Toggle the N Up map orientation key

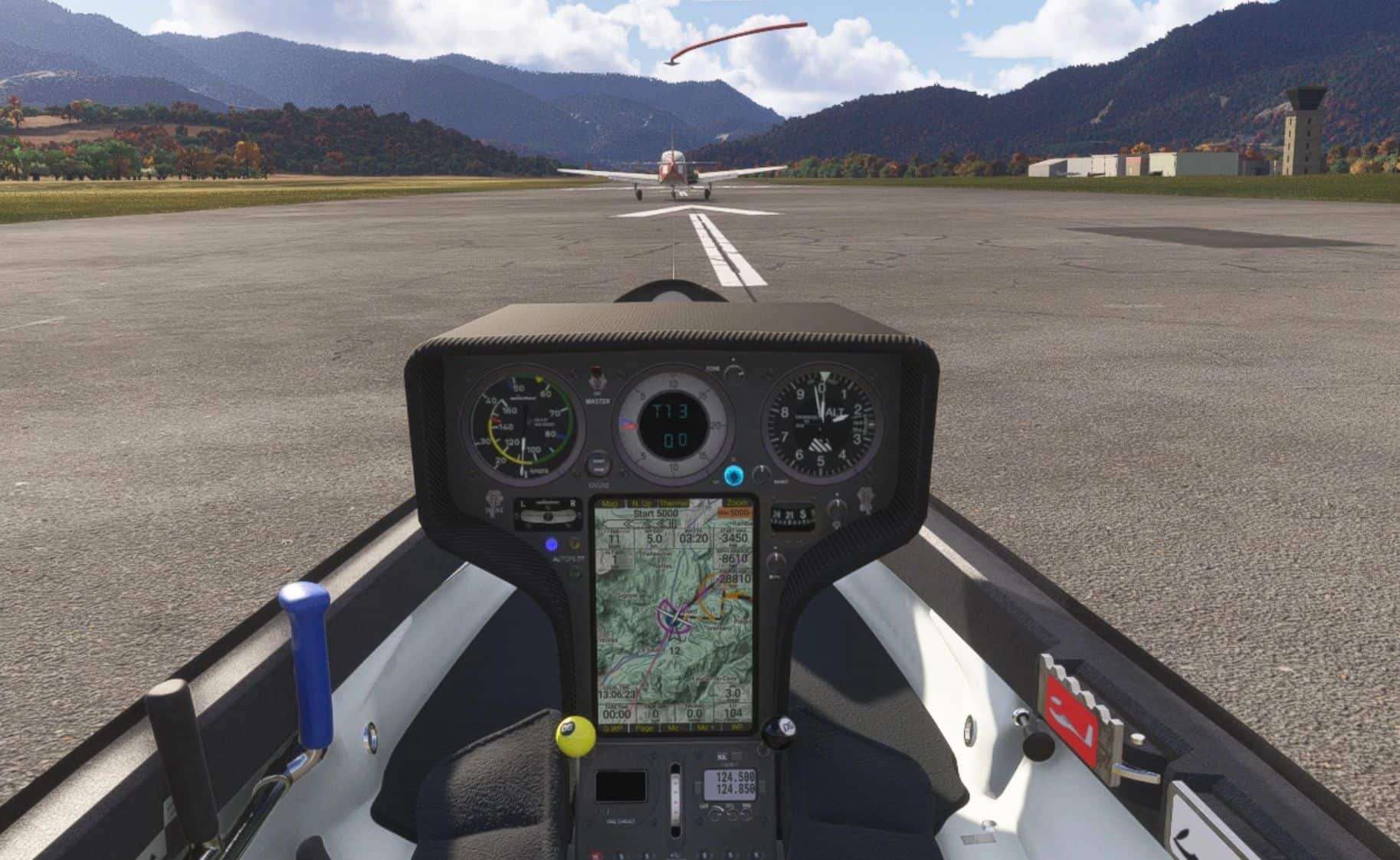[642, 504]
